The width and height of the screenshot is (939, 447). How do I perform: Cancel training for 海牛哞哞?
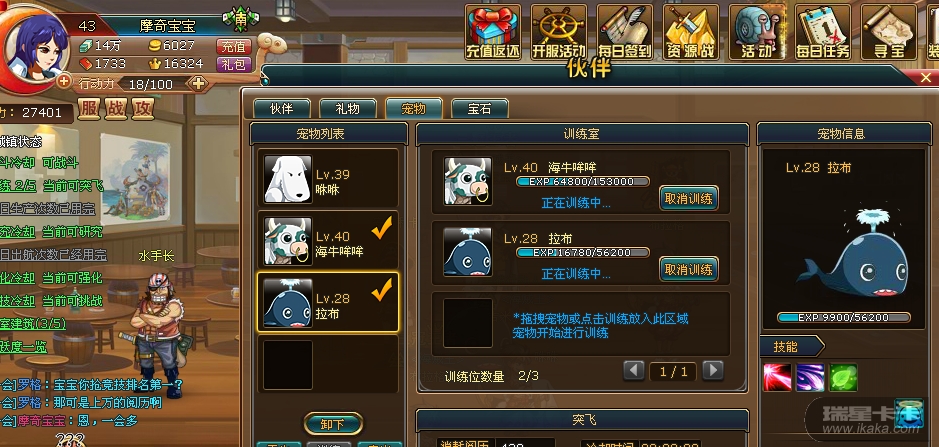[689, 198]
